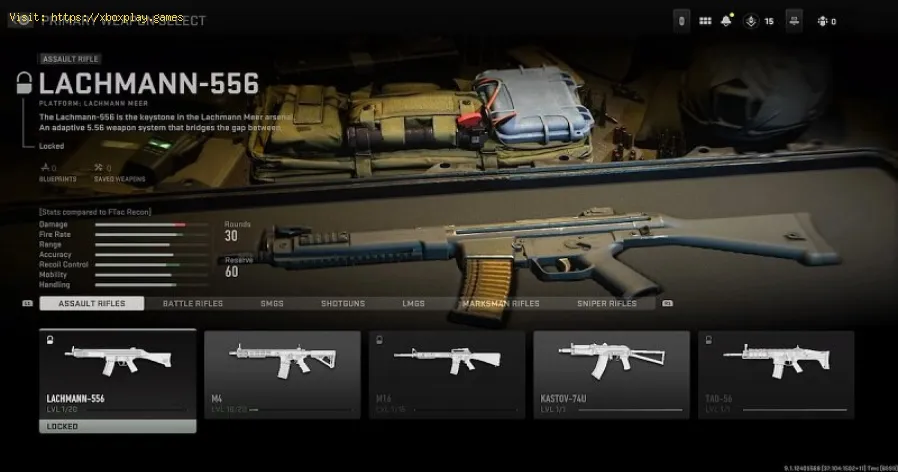898x472 pixels.
Task: Choose the TAQ-56 weapon tile
Action: pos(776,374)
